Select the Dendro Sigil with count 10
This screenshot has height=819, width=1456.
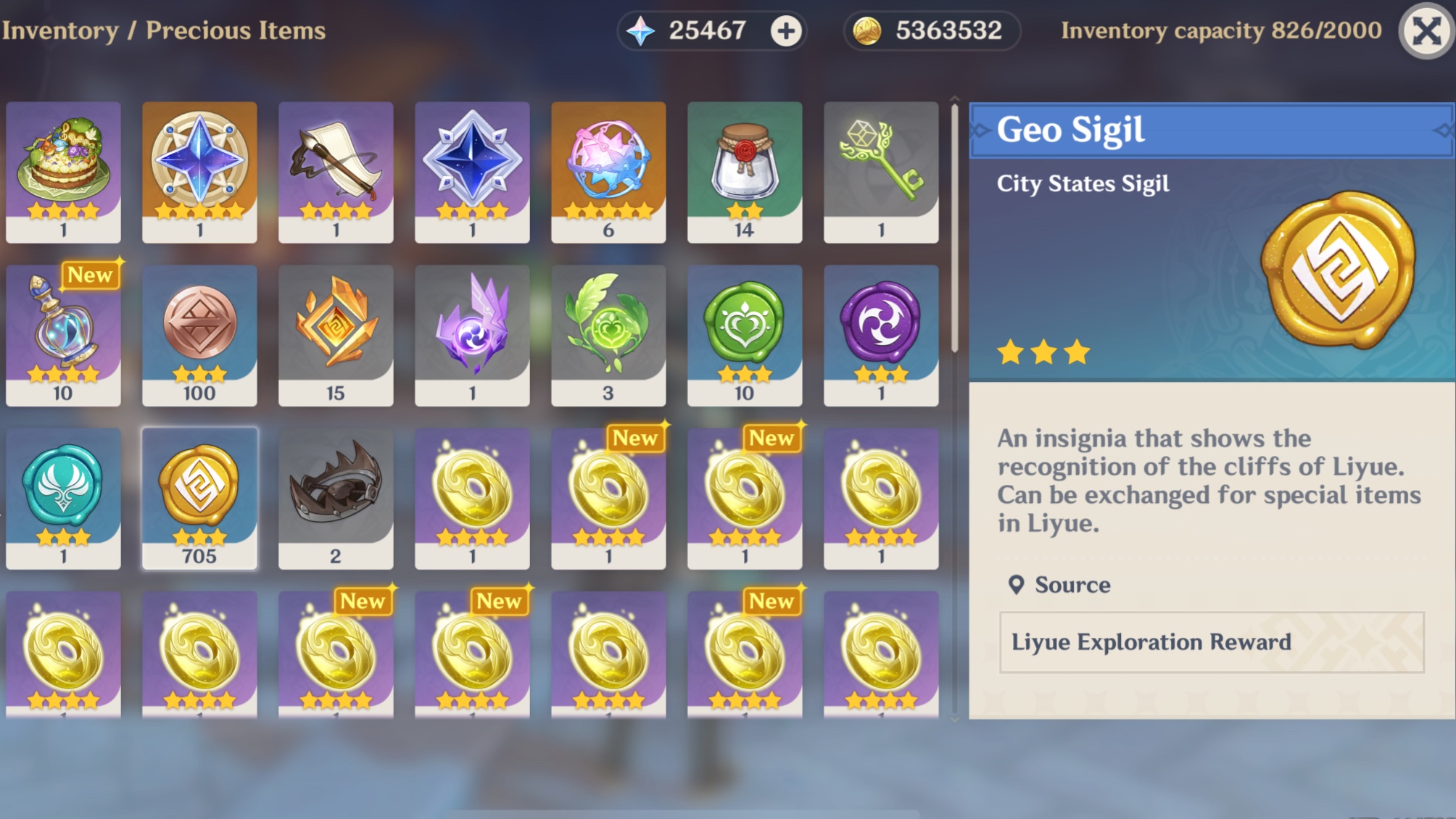click(x=745, y=333)
